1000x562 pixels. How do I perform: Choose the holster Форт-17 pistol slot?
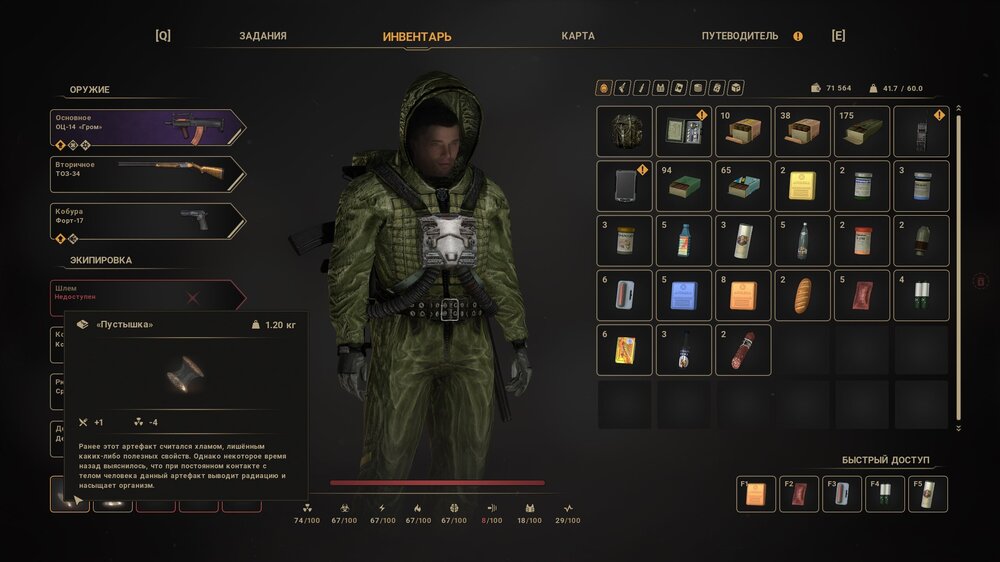(x=147, y=221)
